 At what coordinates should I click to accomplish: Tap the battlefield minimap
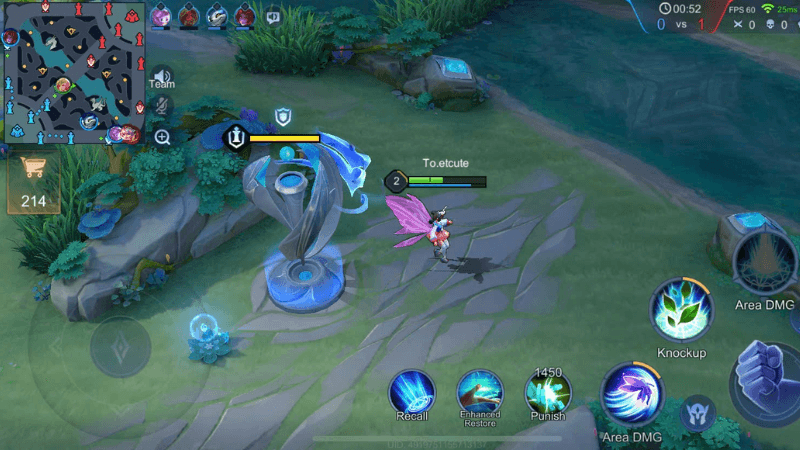pos(72,72)
